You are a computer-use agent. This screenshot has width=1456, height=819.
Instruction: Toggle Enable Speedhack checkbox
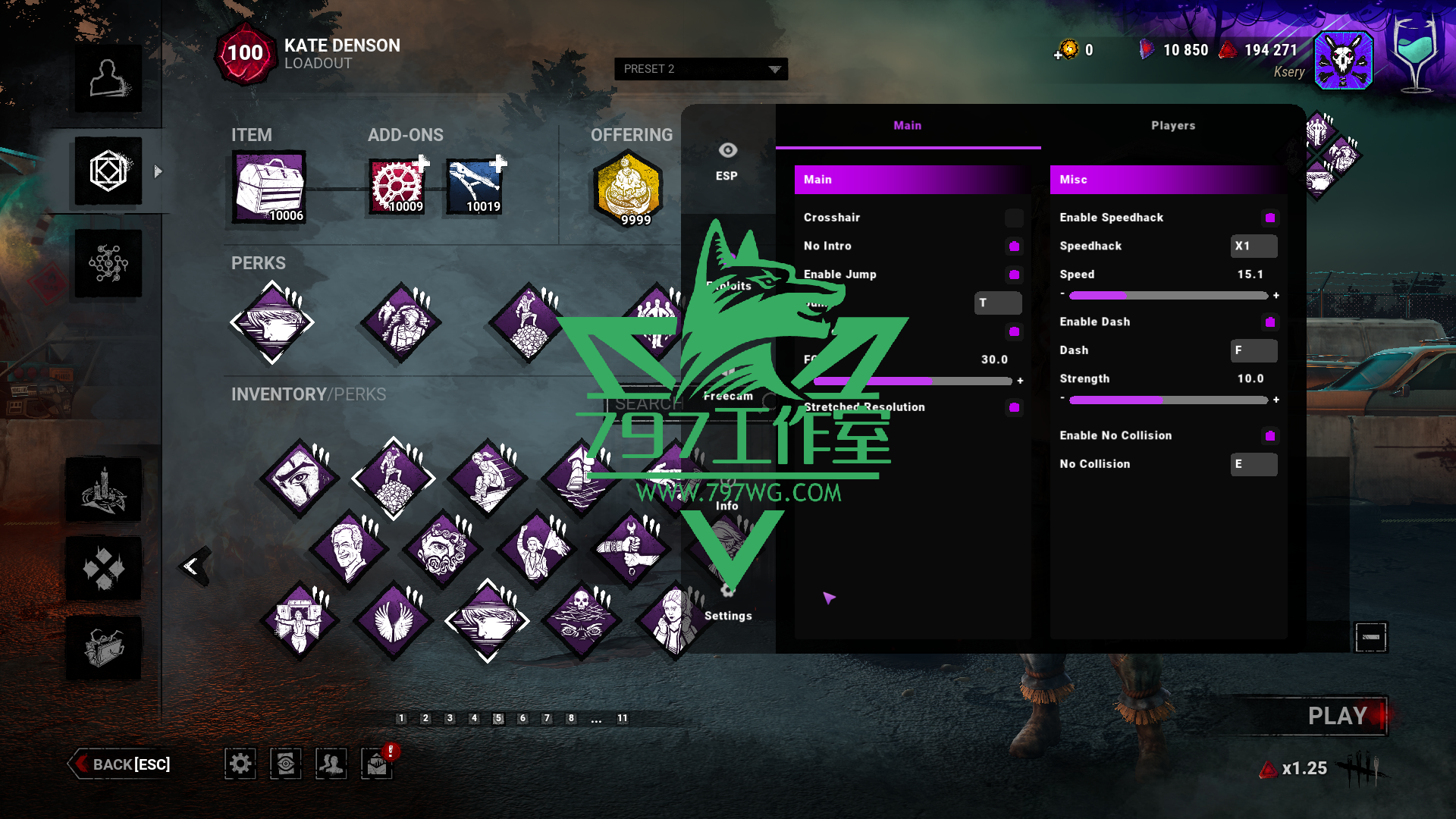point(1269,218)
